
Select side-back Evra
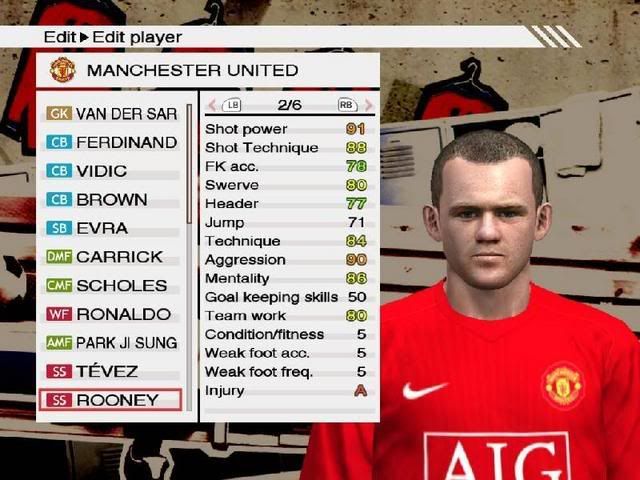point(111,228)
